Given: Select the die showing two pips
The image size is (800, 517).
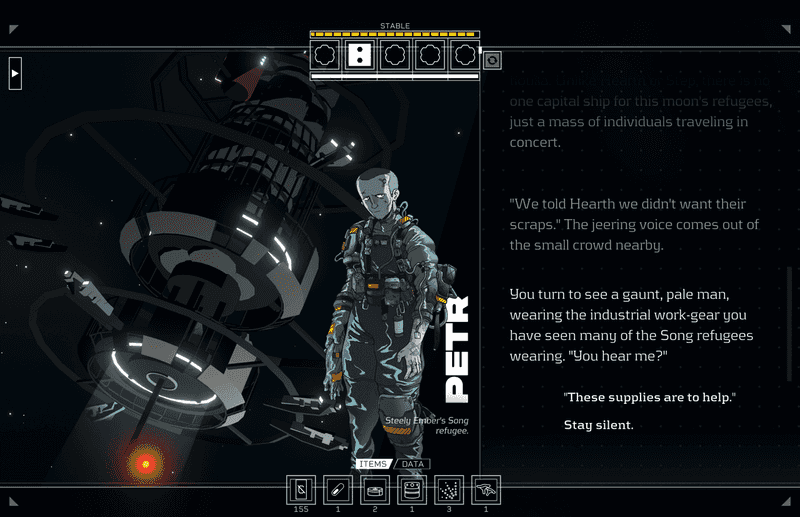Looking at the screenshot, I should (360, 54).
